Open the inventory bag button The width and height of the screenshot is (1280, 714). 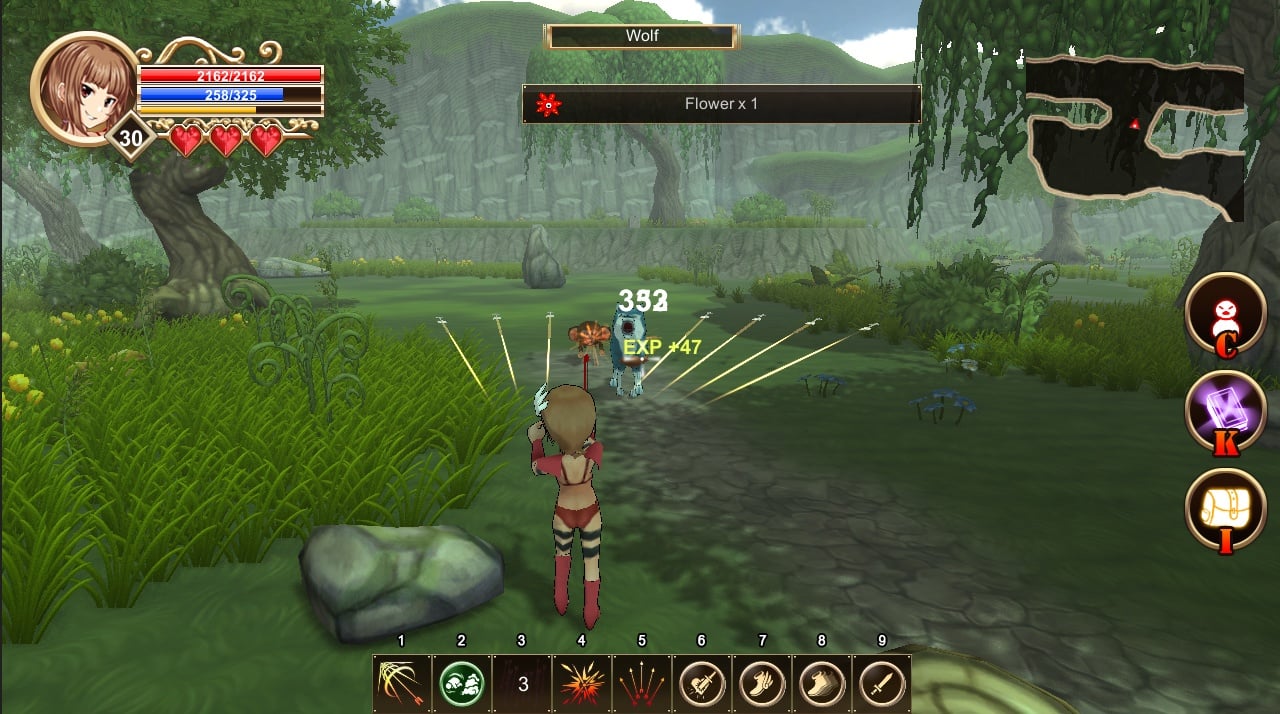pos(1225,508)
